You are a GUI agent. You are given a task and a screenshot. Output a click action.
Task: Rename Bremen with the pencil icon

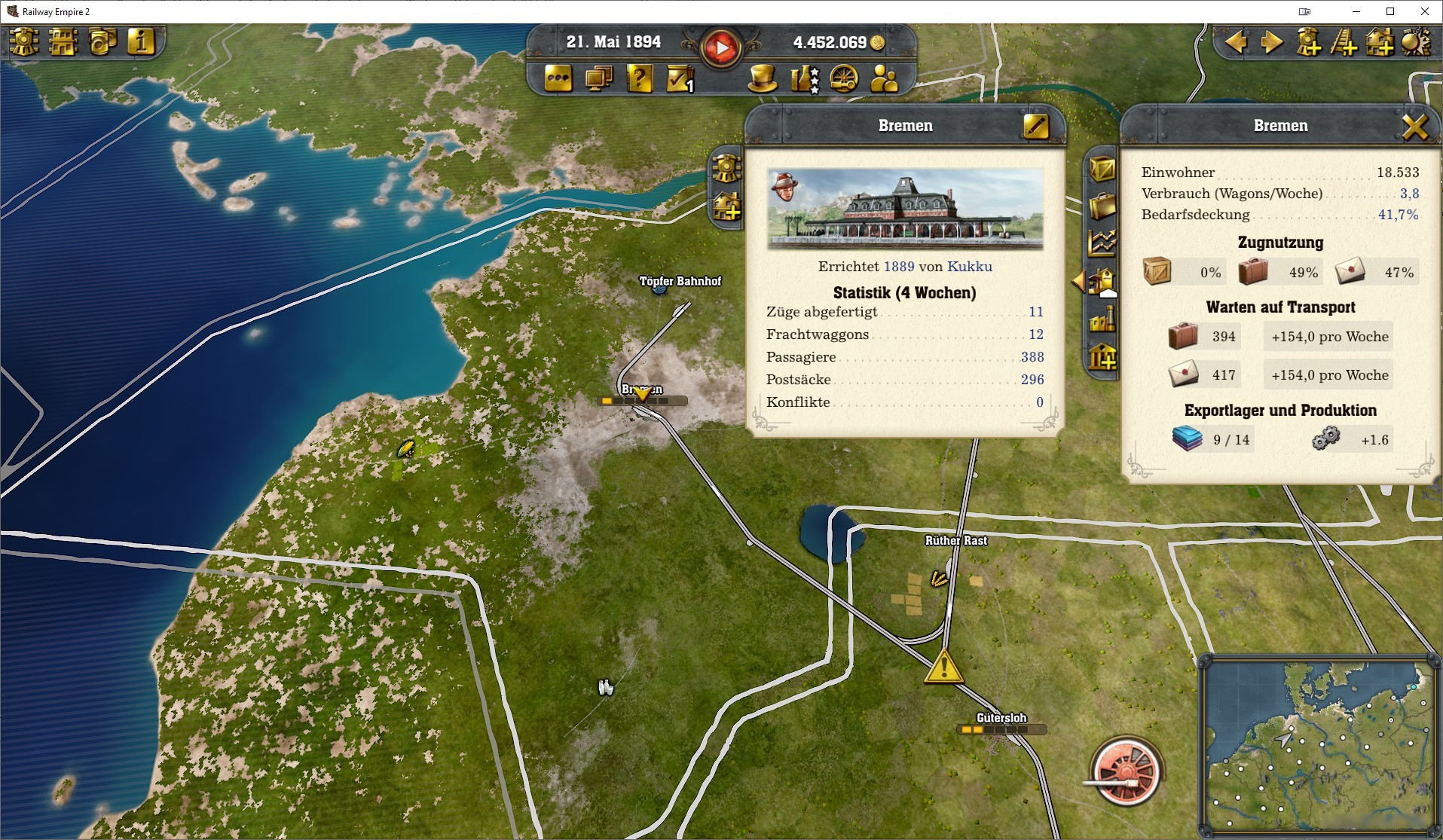[x=1038, y=127]
